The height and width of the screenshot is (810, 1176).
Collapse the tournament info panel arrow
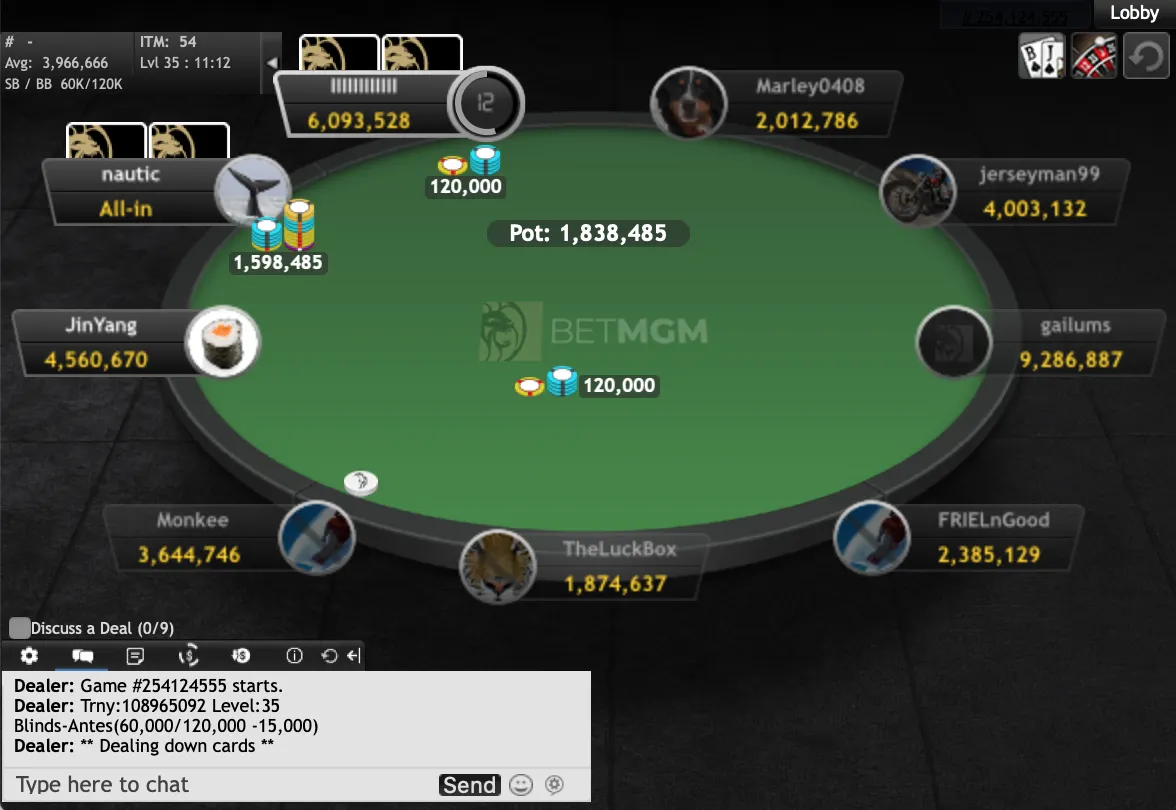(x=271, y=62)
